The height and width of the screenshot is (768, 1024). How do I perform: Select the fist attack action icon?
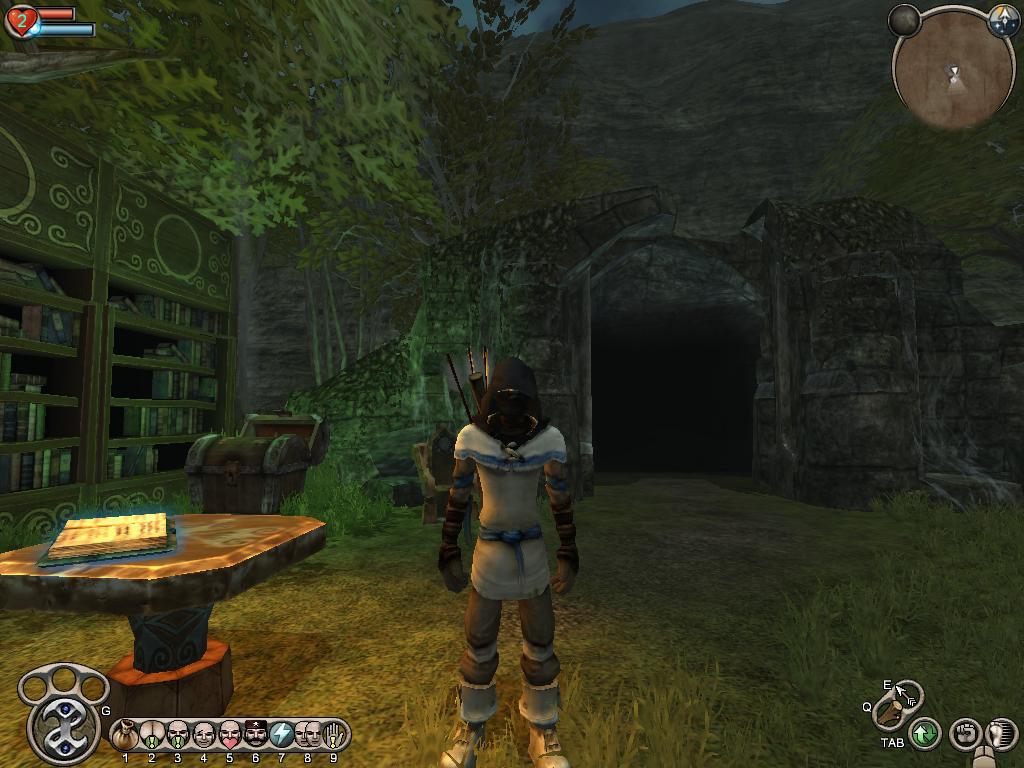point(963,734)
